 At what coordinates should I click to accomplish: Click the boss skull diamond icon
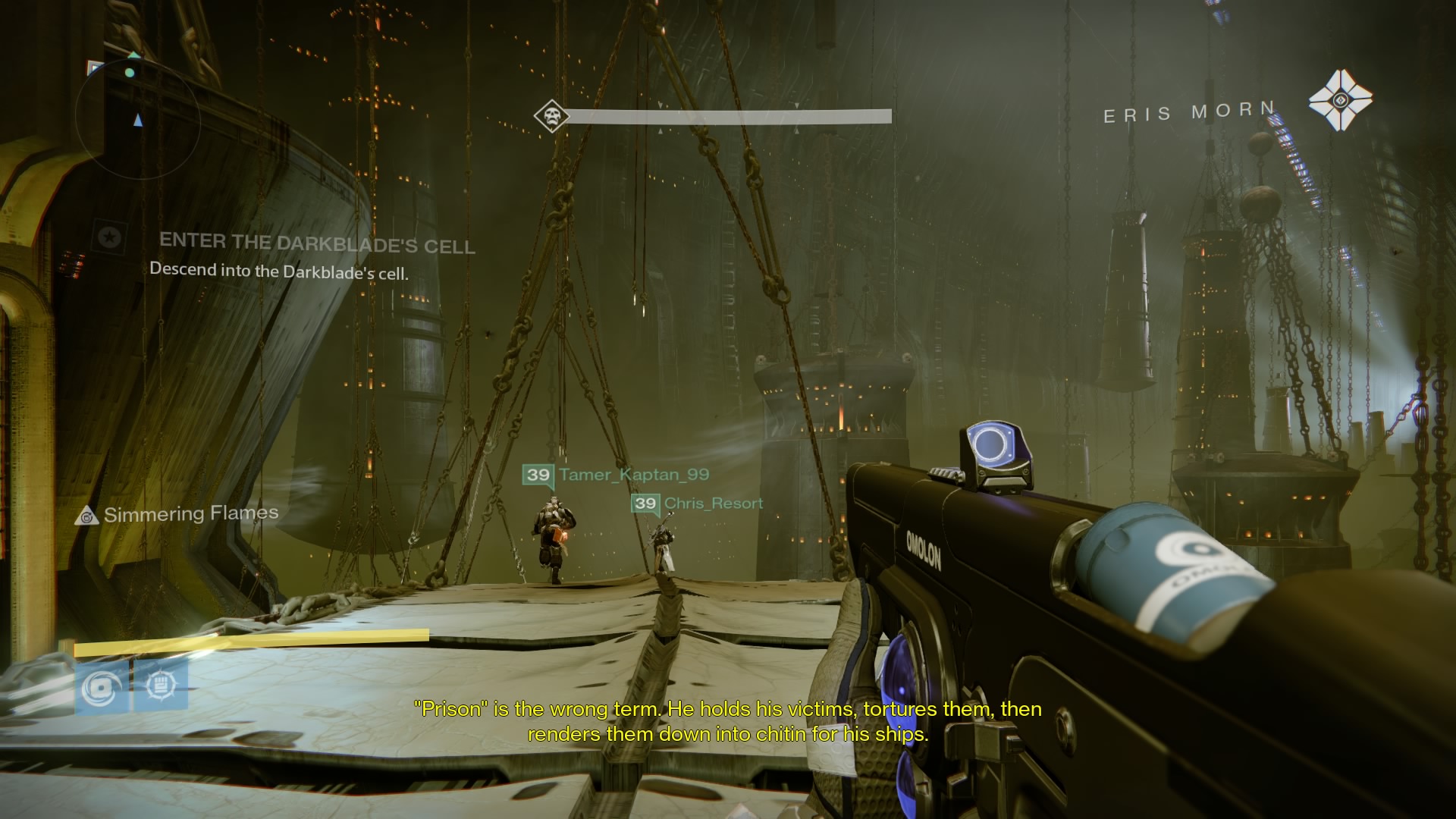551,117
